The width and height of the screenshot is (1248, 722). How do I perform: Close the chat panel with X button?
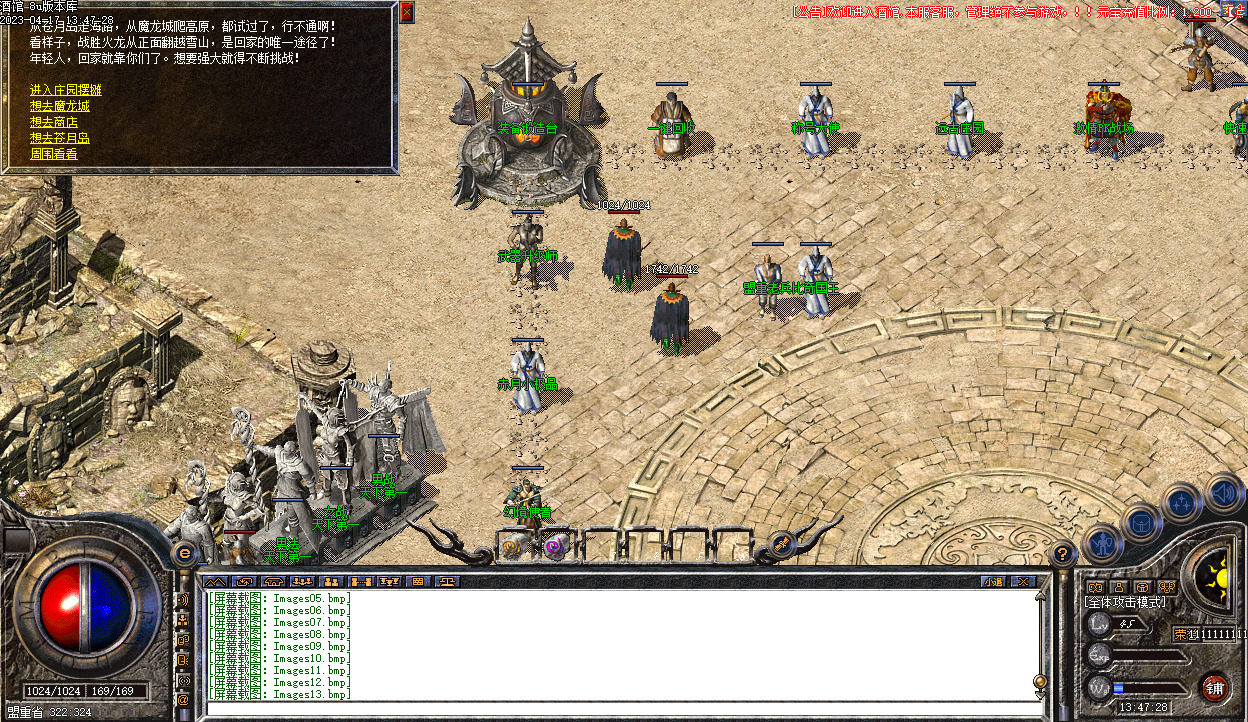pos(1022,581)
